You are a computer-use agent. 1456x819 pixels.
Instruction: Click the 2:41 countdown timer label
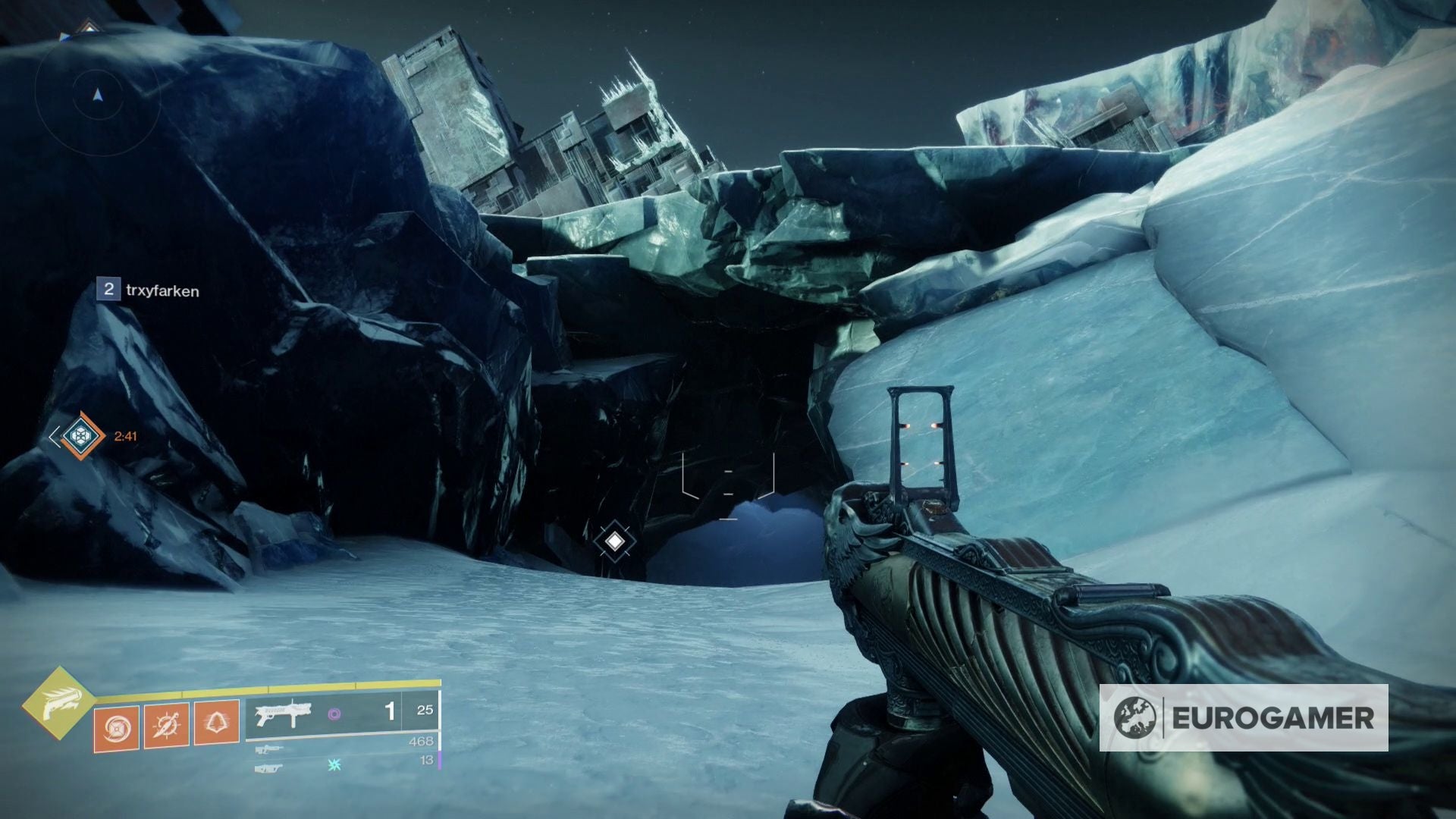[x=125, y=435]
